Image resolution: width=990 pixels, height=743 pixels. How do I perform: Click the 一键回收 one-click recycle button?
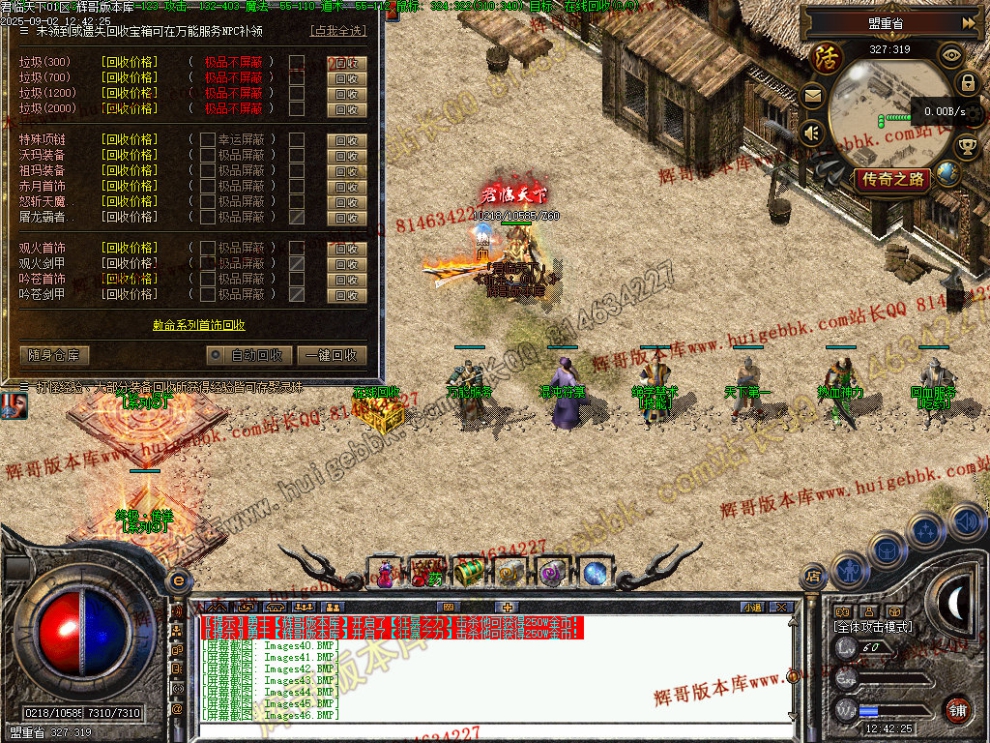click(332, 355)
